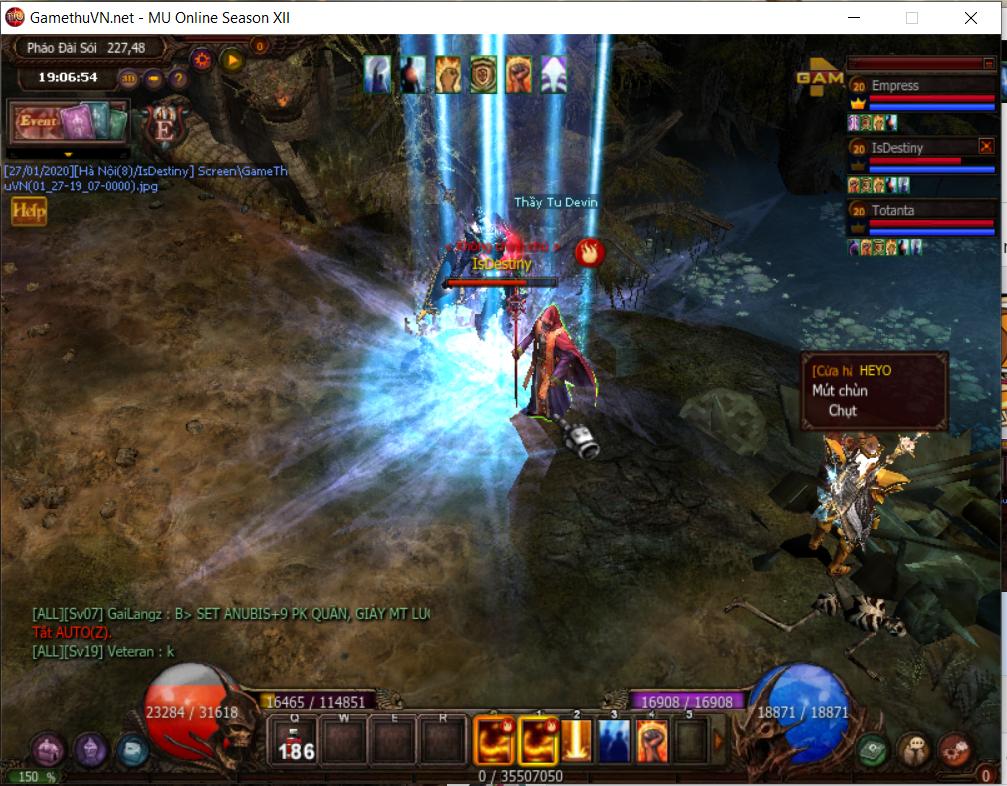Viewport: 1007px width, 786px height.
Task: Collapse the party list panel
Action: click(987, 64)
